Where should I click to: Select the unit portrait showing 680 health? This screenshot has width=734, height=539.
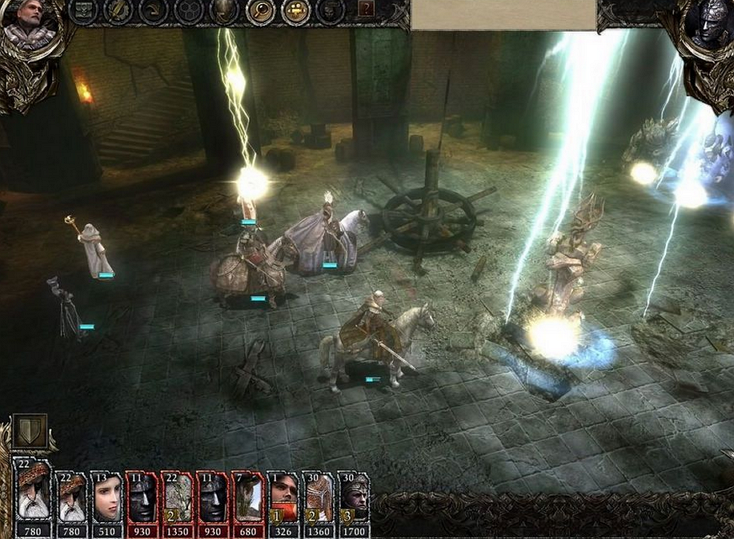(x=248, y=496)
